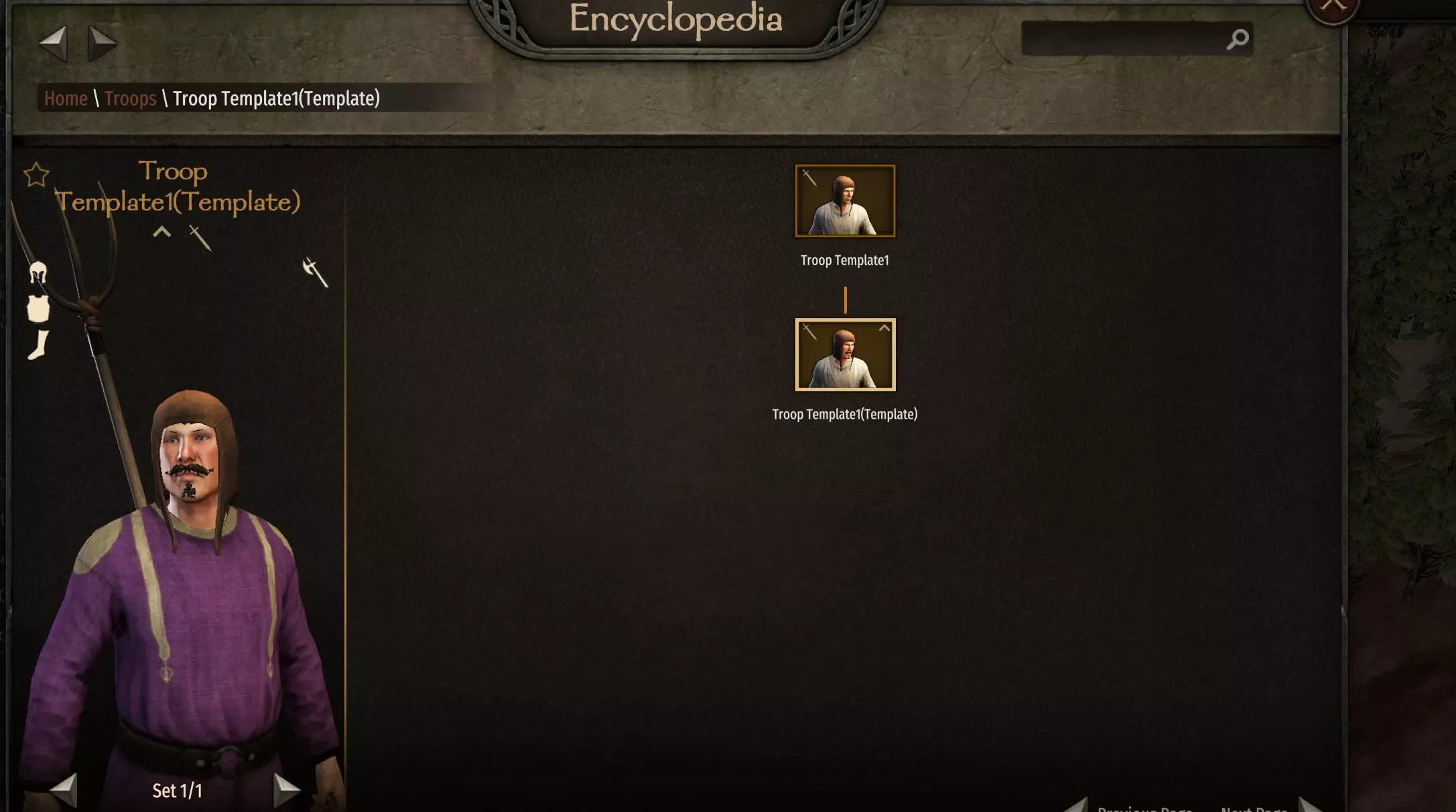Click the upward chevron under the troop title

coord(161,234)
